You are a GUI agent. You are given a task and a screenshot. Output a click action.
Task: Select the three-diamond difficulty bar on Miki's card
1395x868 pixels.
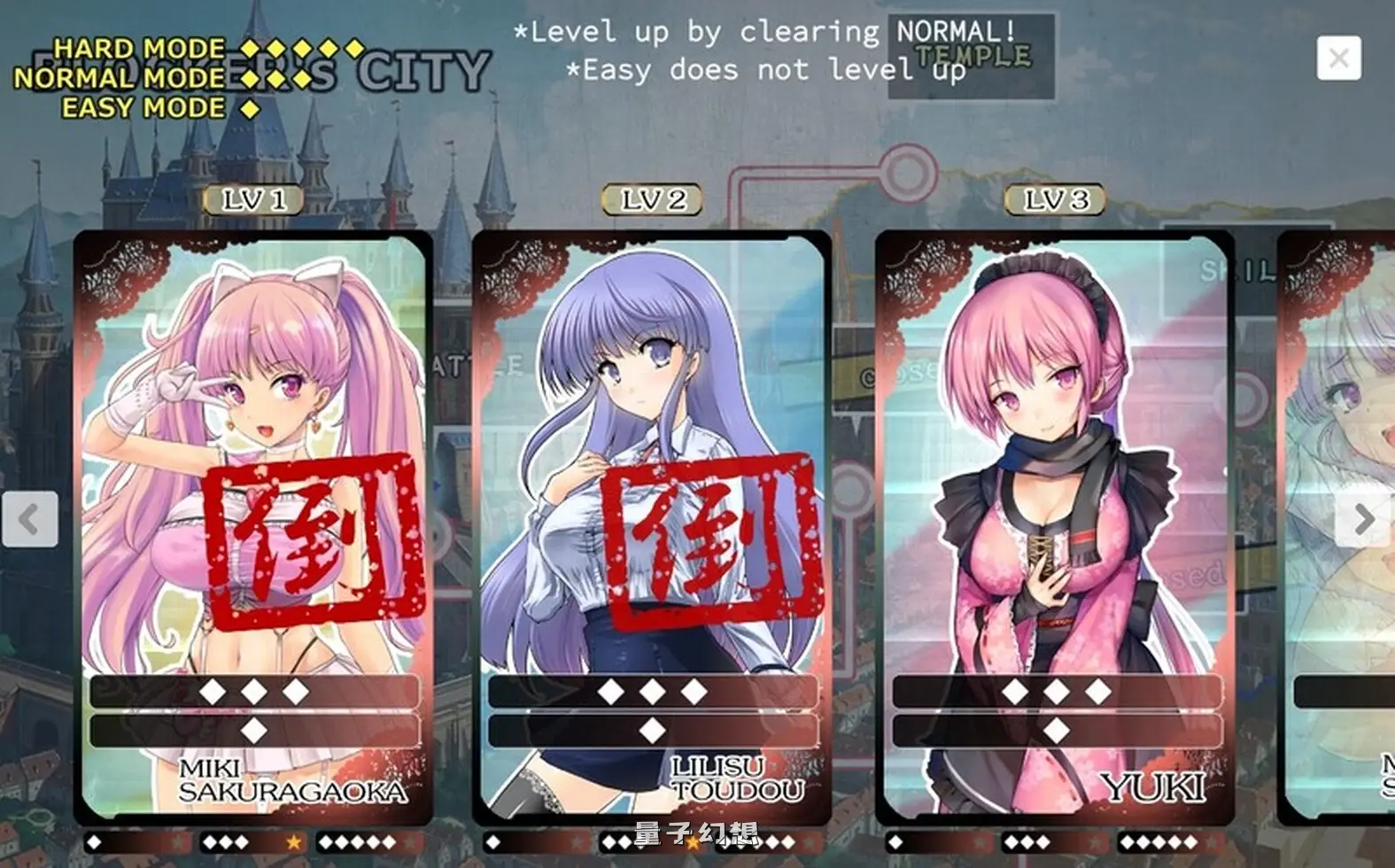coord(251,689)
